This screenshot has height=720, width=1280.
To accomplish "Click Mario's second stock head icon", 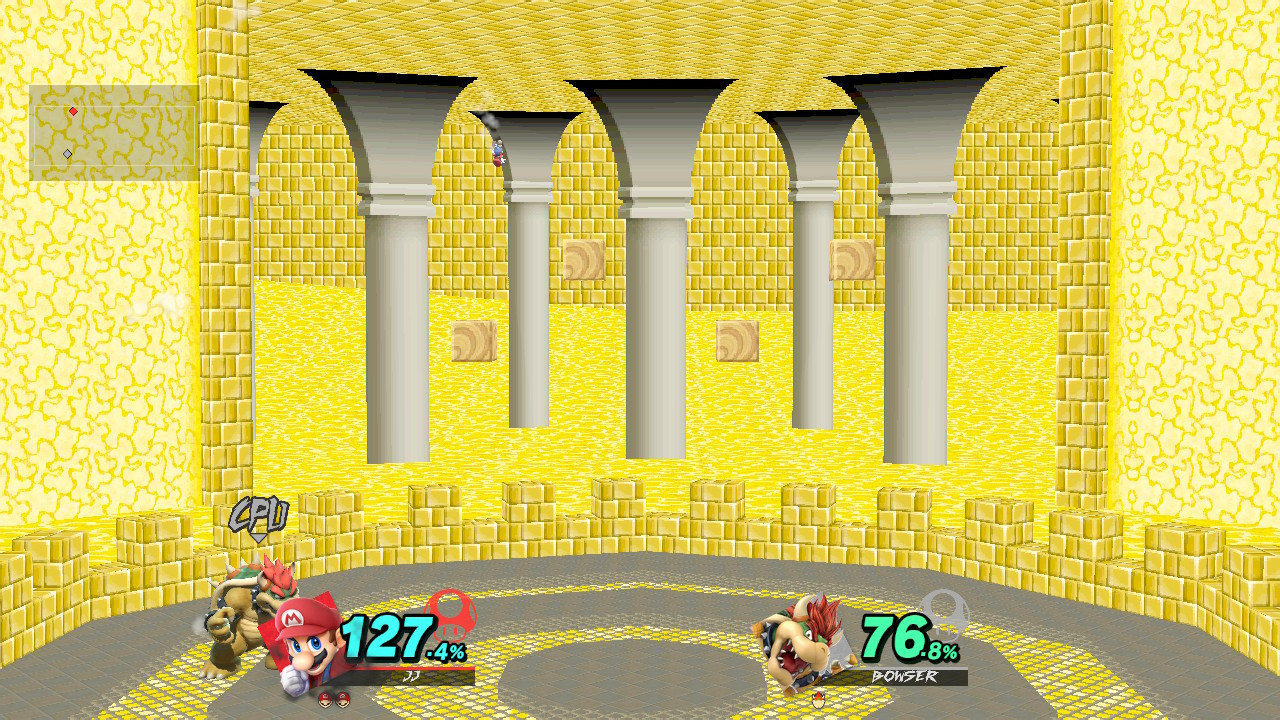I will [344, 699].
